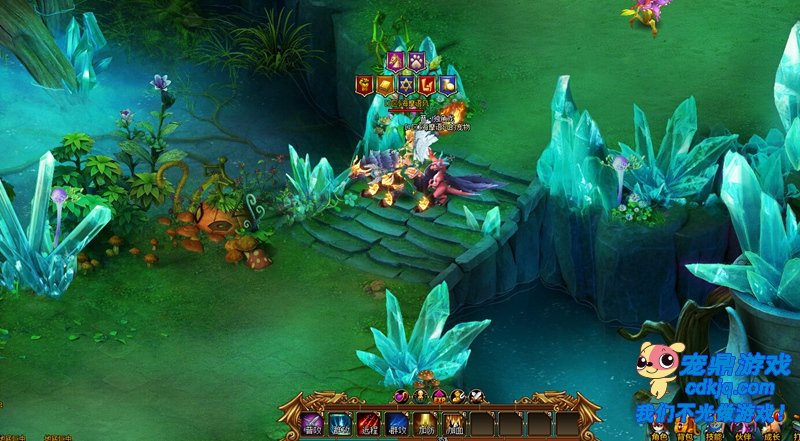Activate the 远程 ranged attack skill
The image size is (800, 441).
point(369,425)
